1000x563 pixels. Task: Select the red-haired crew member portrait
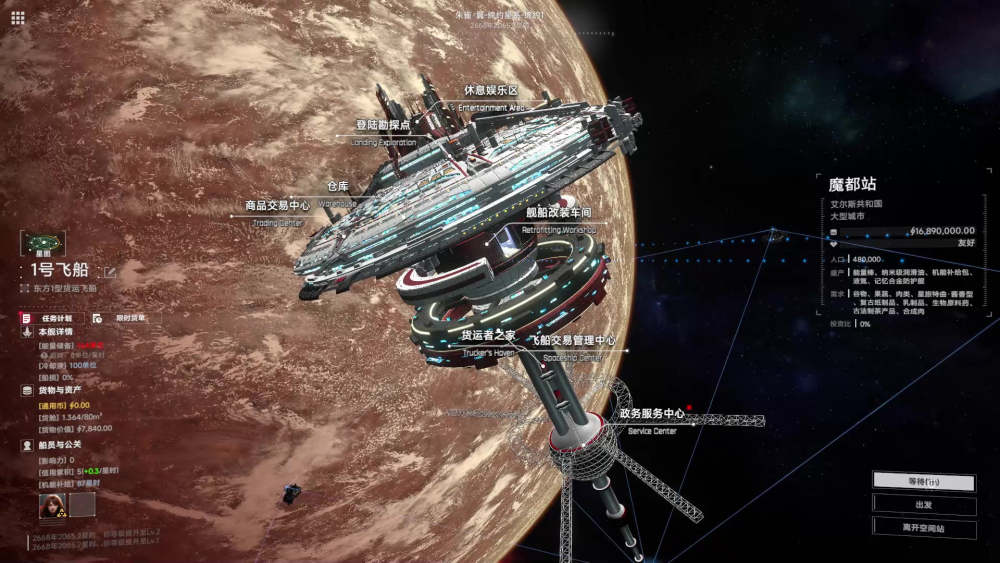tap(52, 504)
